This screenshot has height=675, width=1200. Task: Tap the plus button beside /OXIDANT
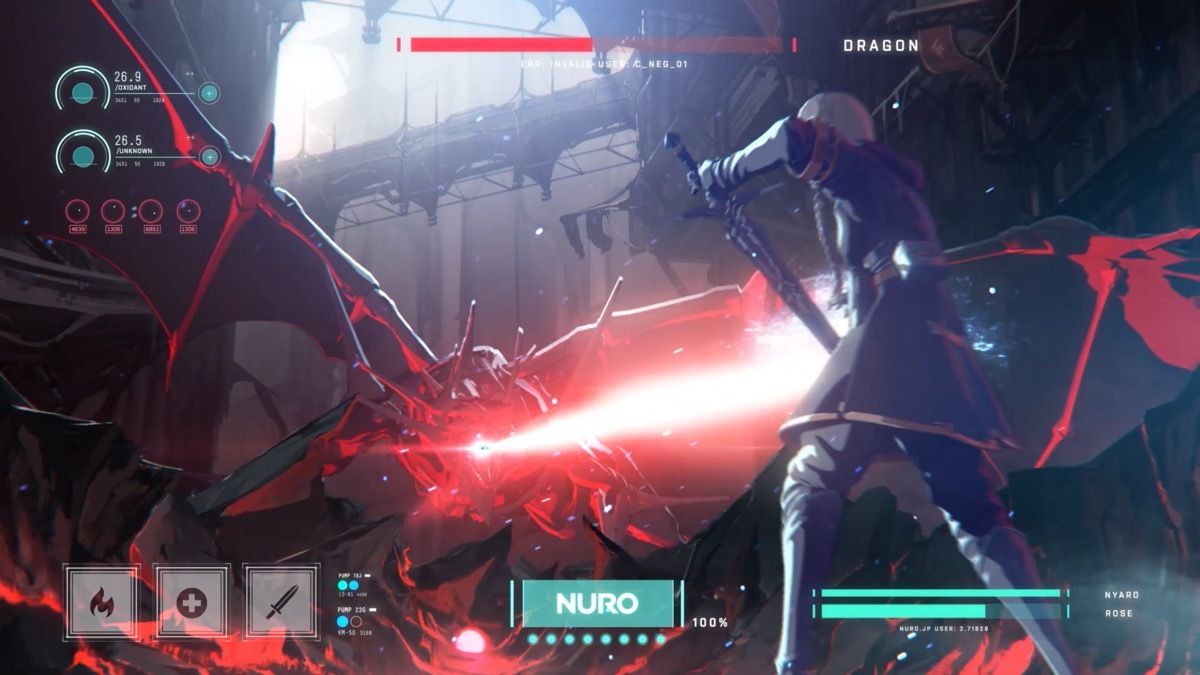(209, 94)
